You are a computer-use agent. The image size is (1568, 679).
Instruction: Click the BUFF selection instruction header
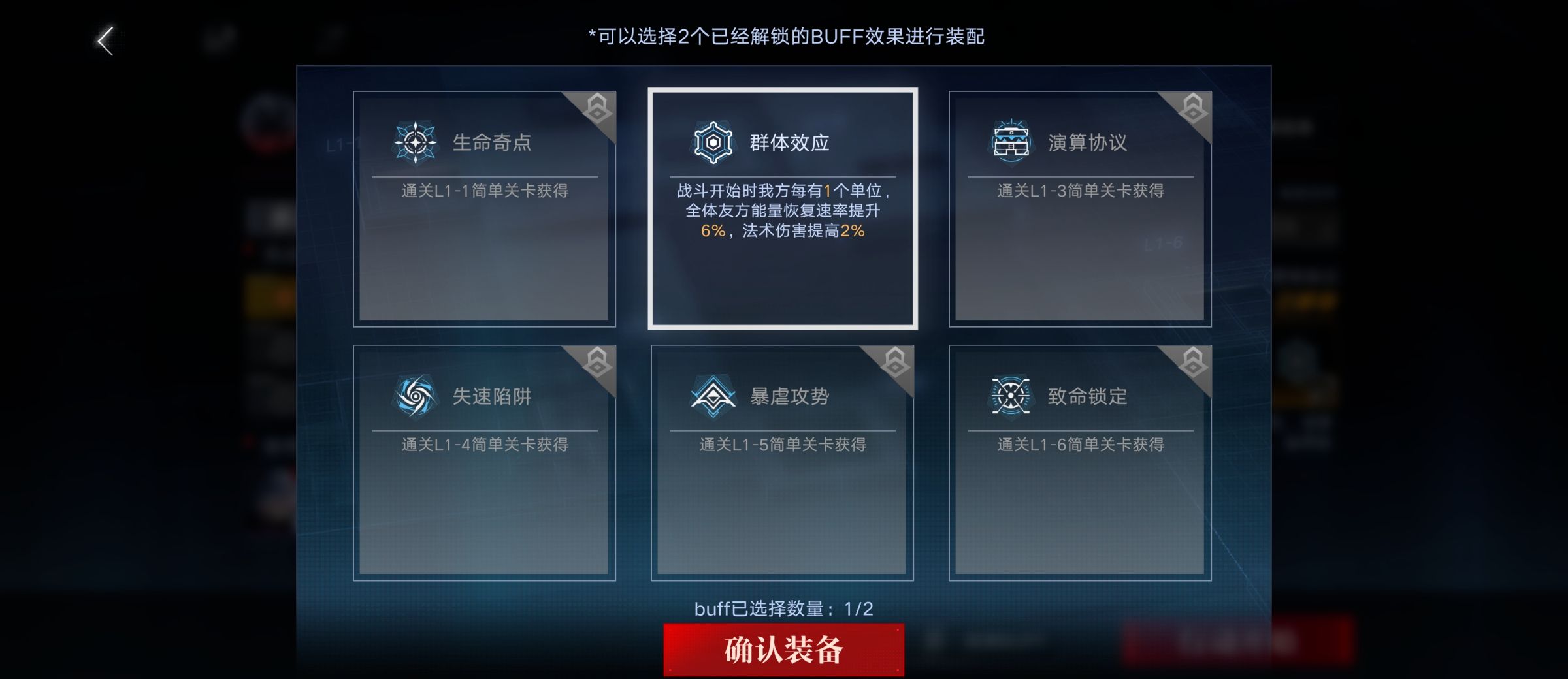coord(784,38)
